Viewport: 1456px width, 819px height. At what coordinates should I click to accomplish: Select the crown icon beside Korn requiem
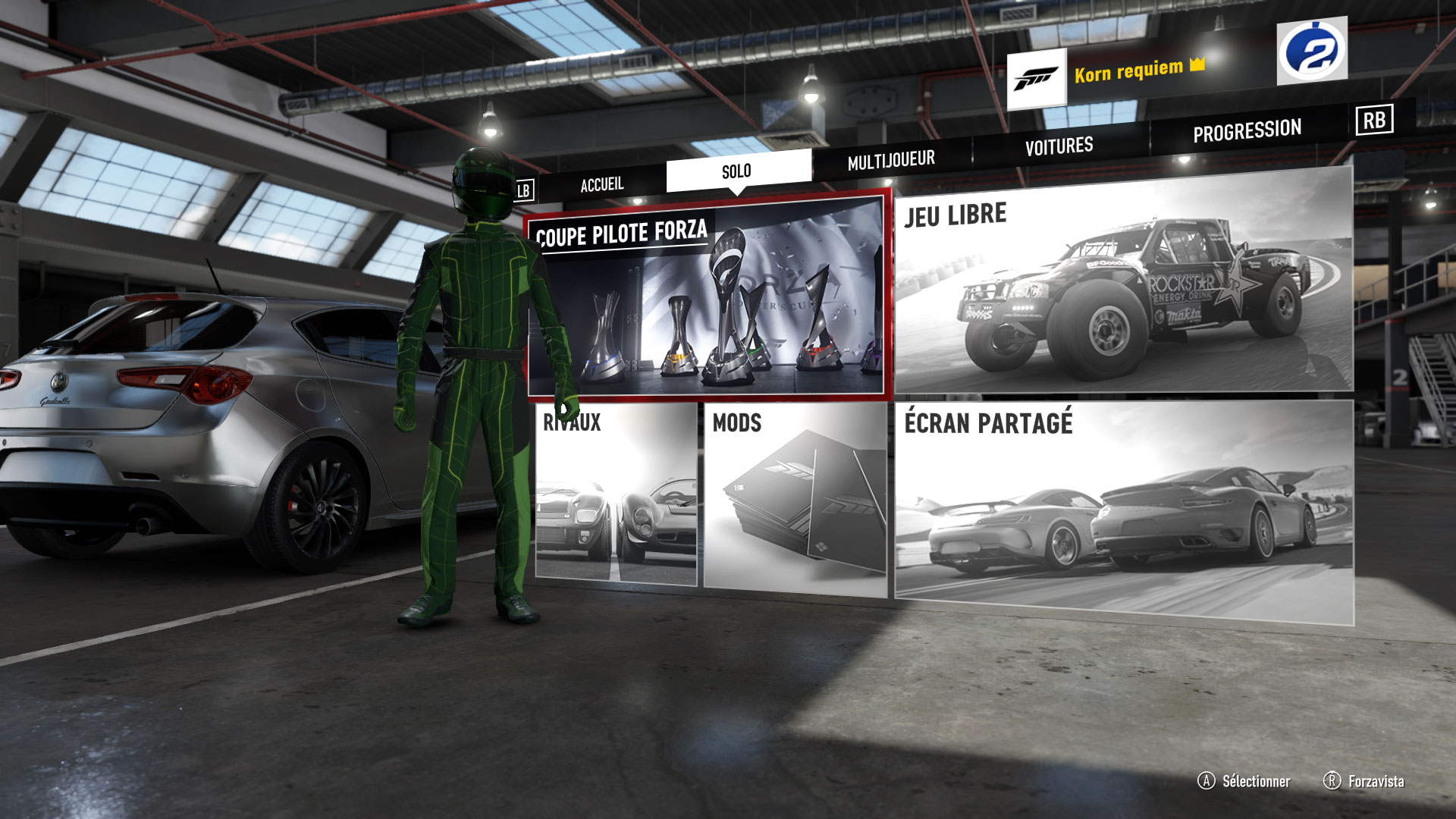[1196, 67]
